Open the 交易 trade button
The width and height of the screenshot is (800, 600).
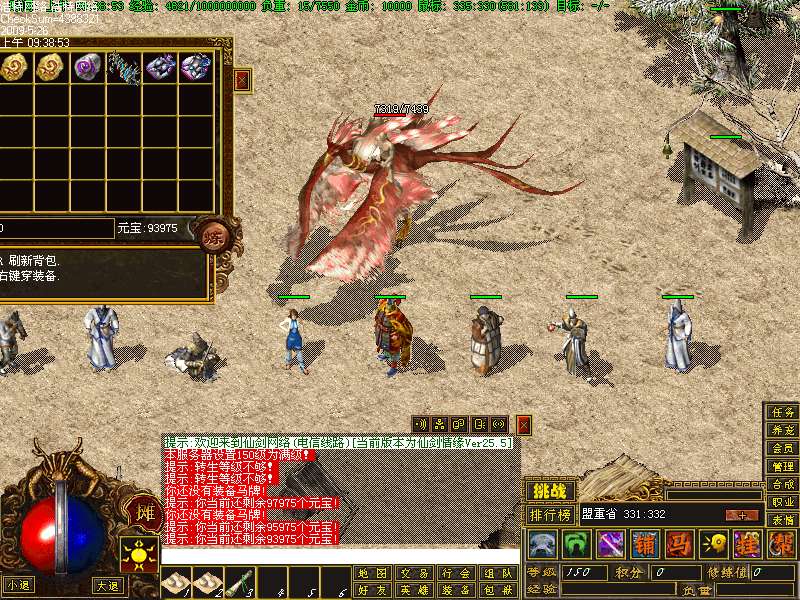click(x=413, y=573)
